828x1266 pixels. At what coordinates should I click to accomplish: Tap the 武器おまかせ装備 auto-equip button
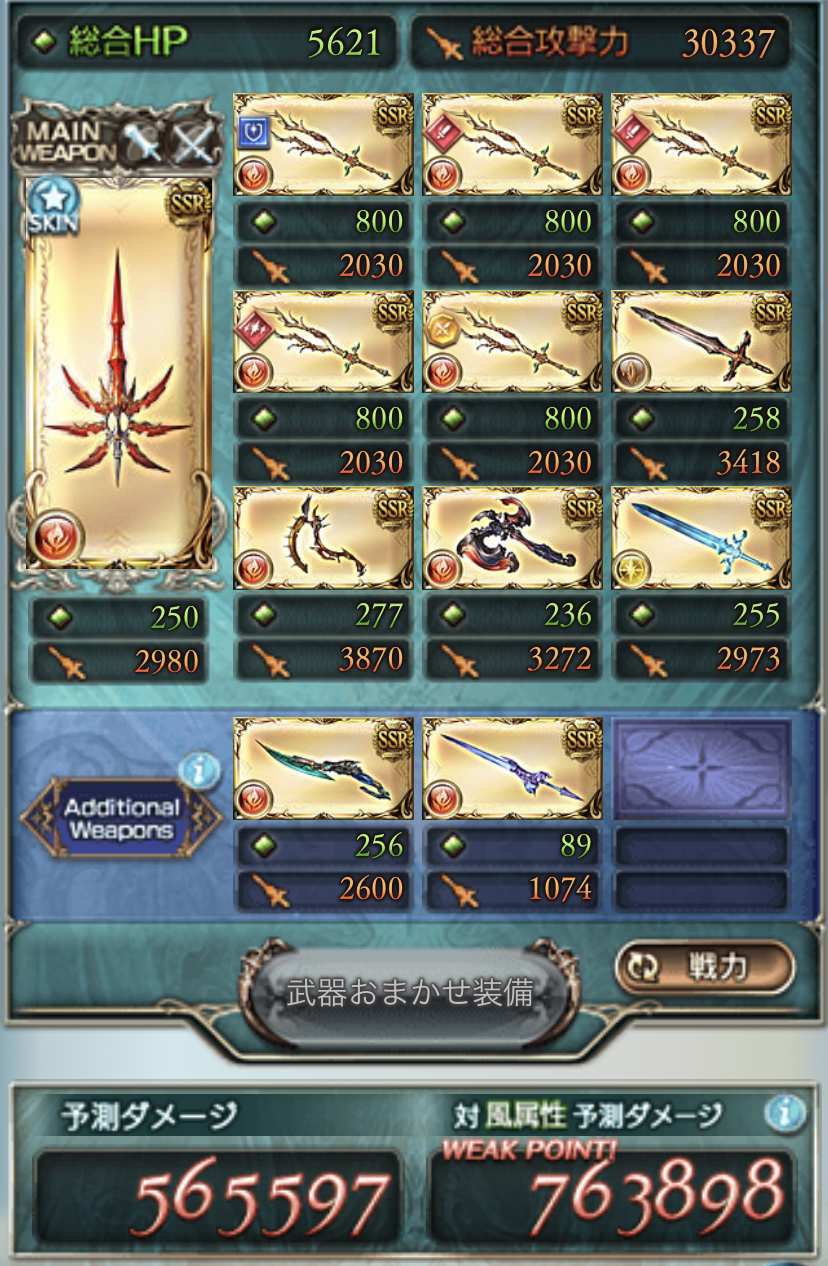(409, 993)
